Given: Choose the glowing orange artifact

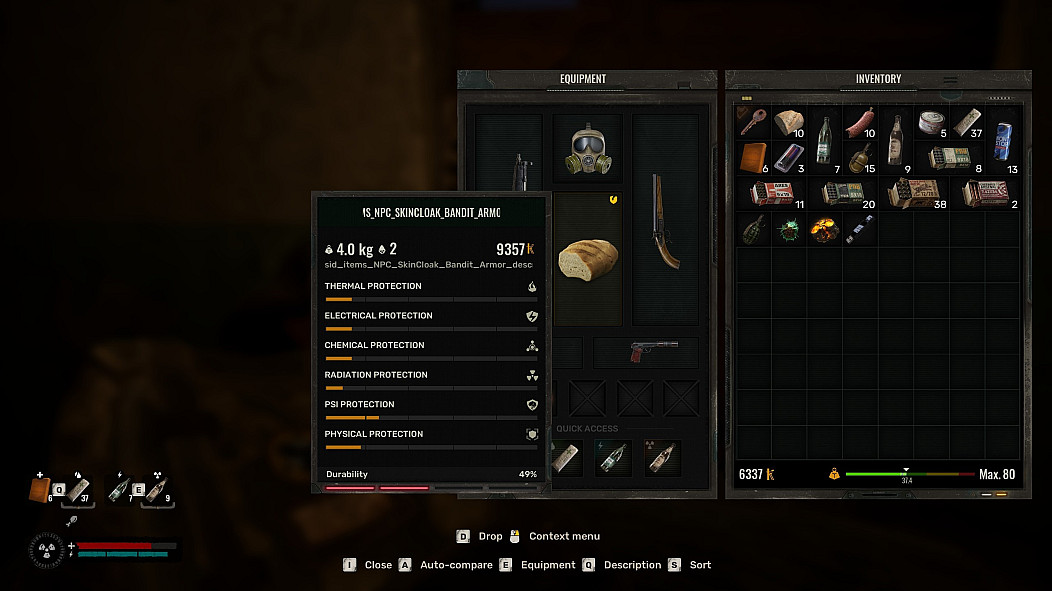Looking at the screenshot, I should [x=824, y=229].
